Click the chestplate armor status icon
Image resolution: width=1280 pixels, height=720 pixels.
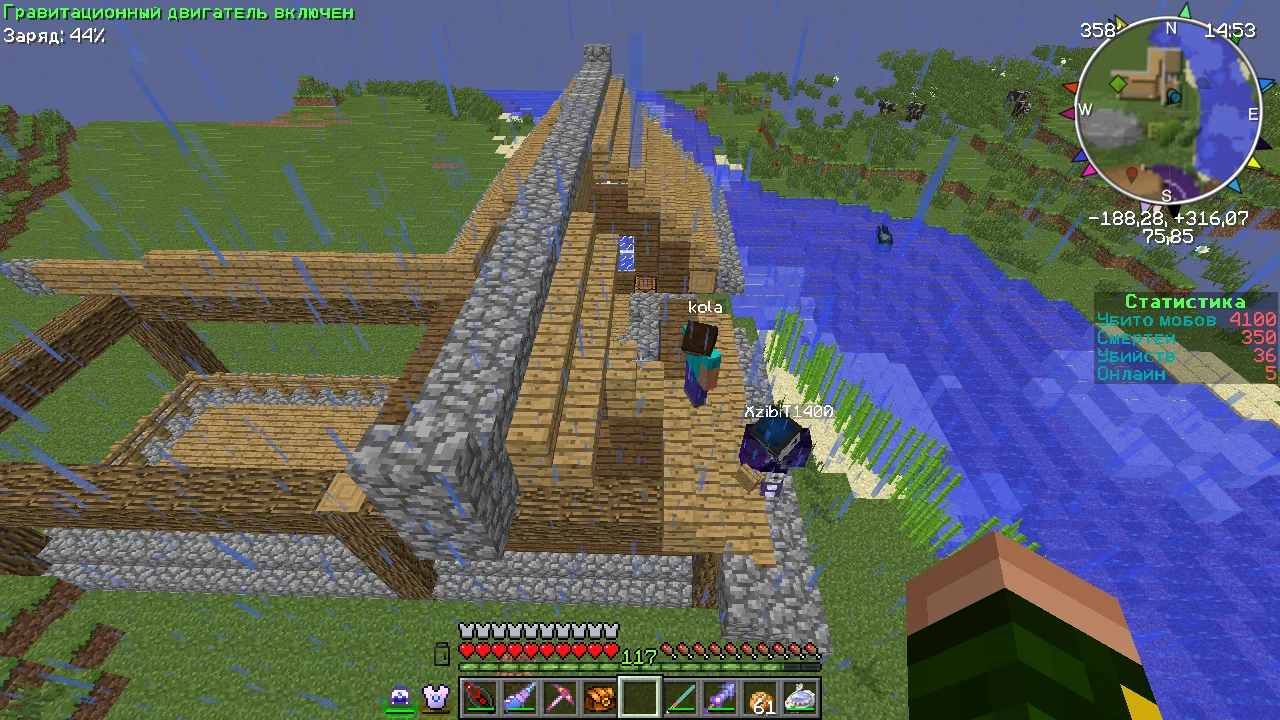(x=435, y=697)
